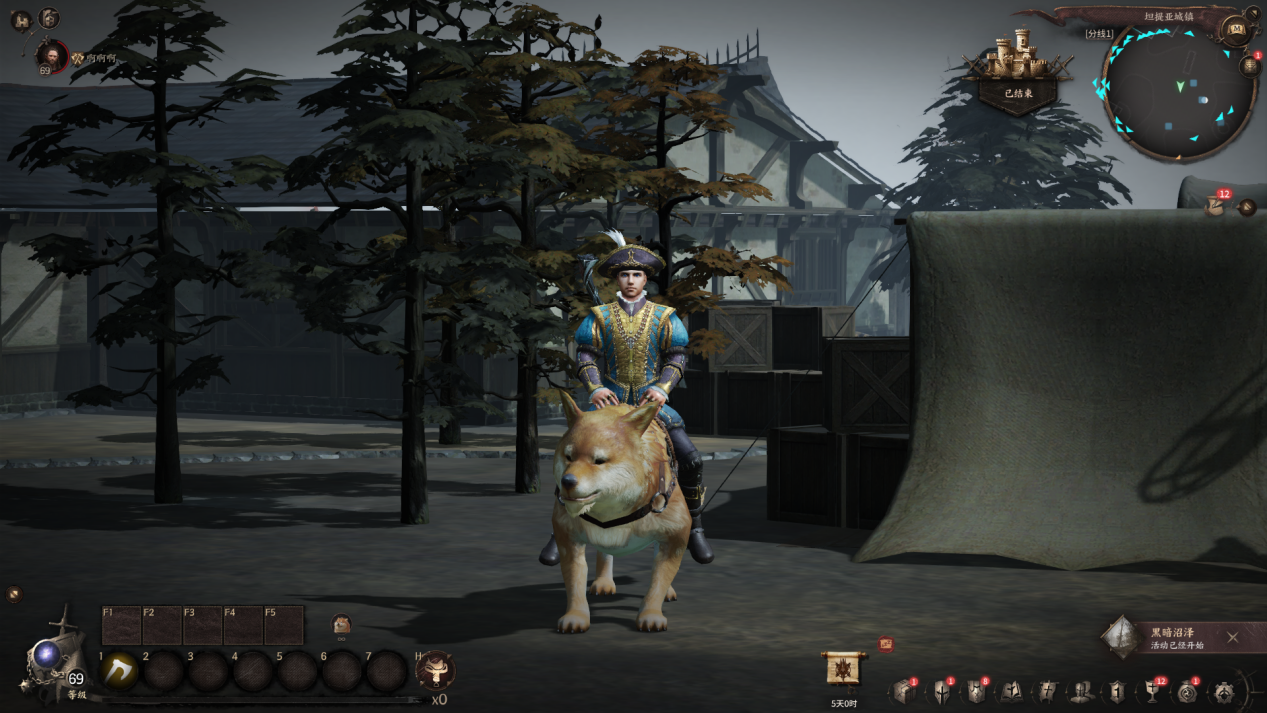Activate the horse mount ability icon
This screenshot has width=1267, height=713.
coord(435,671)
